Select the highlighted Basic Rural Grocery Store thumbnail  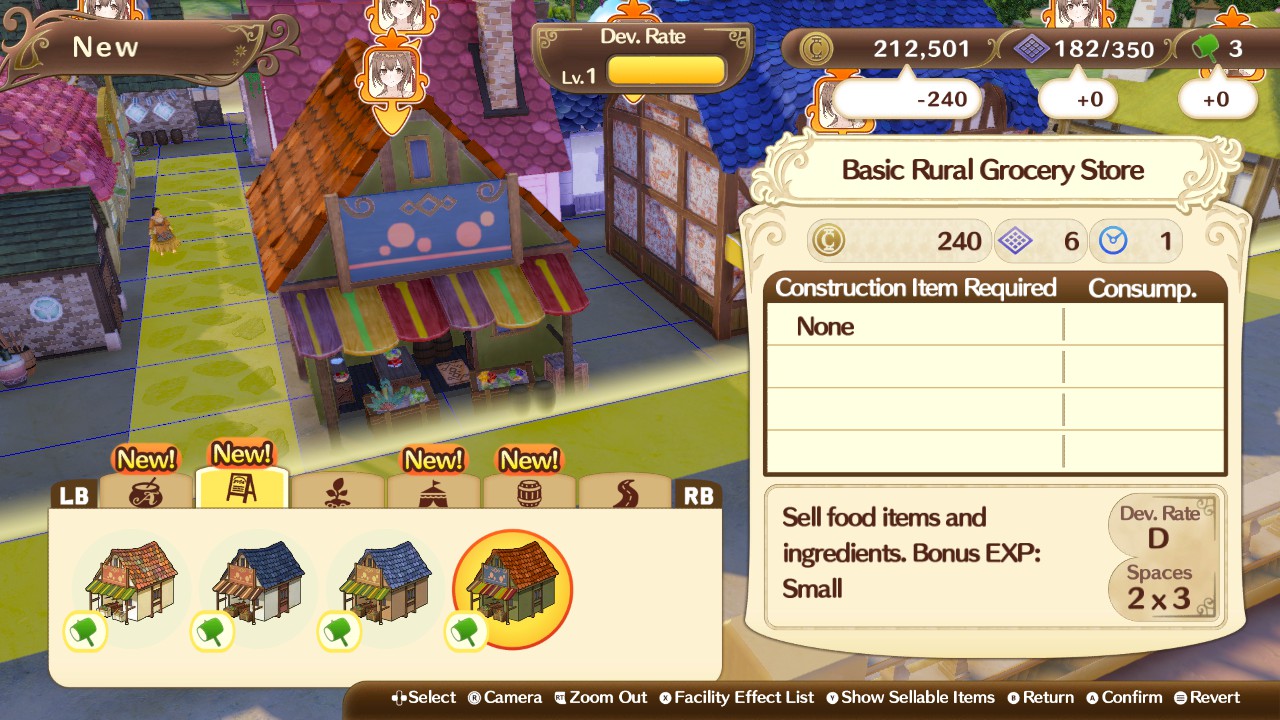(x=511, y=585)
